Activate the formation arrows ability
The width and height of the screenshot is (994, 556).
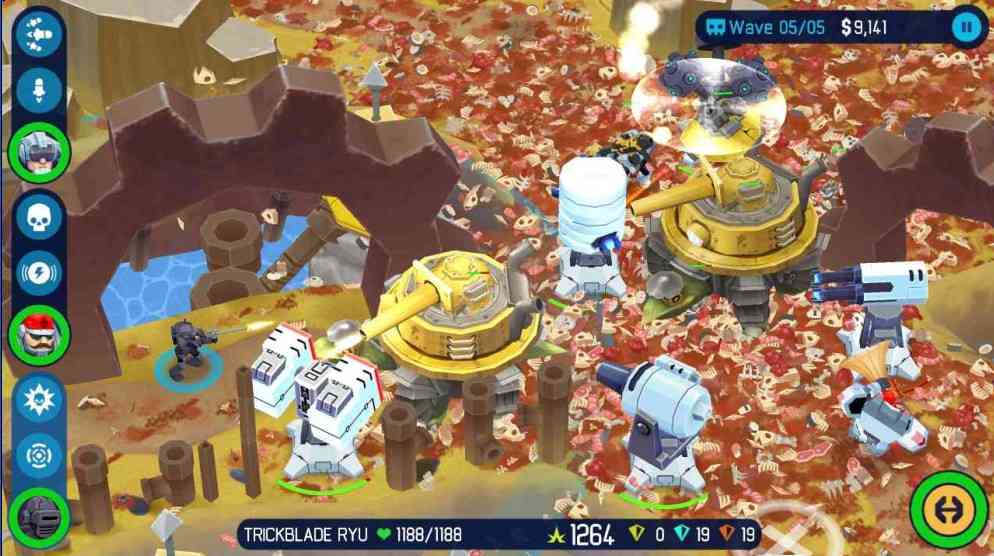point(40,34)
